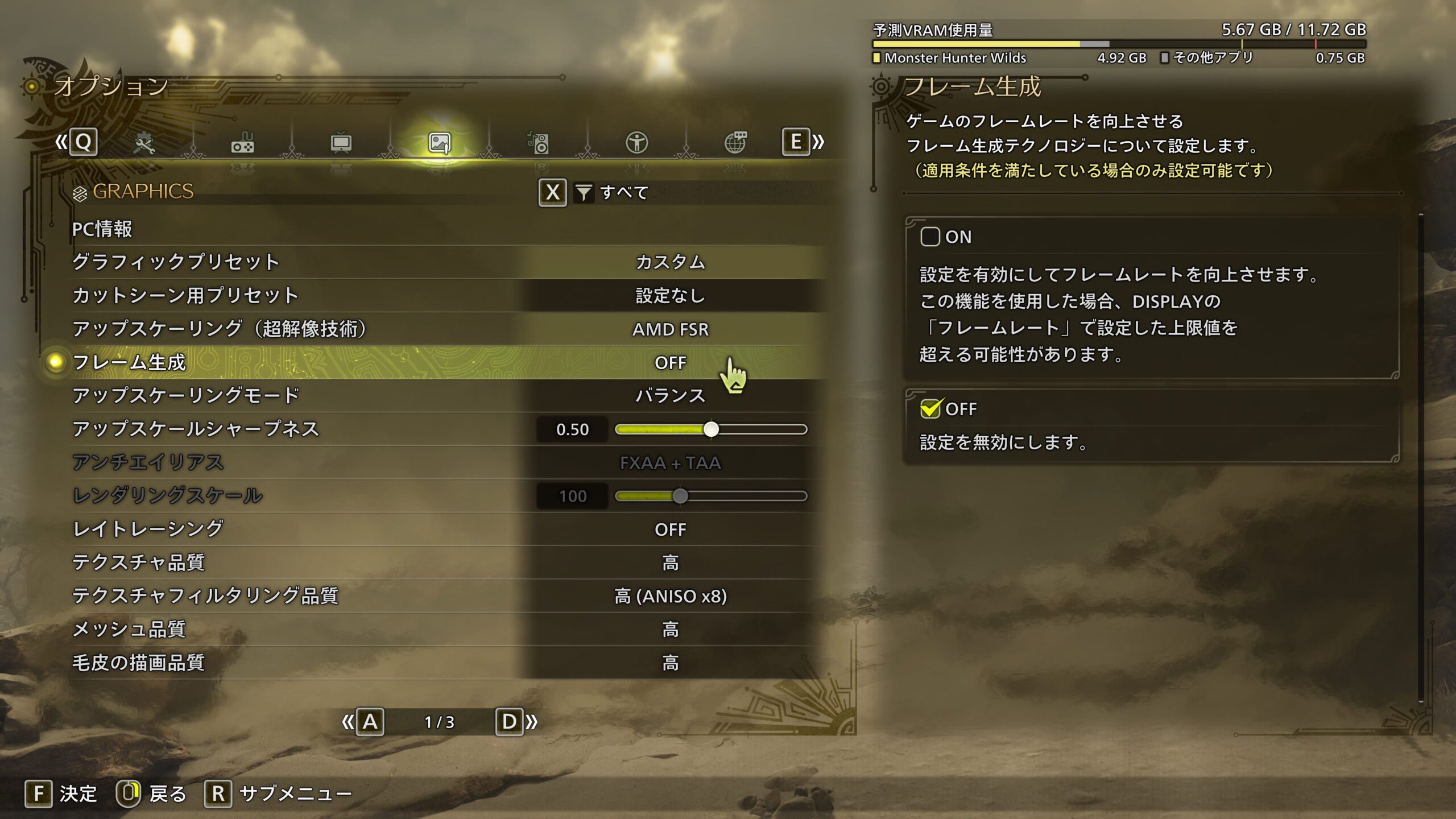This screenshot has width=1456, height=819.
Task: Open アップスケーリング（超解像技術） AMD FSR option
Action: click(670, 329)
